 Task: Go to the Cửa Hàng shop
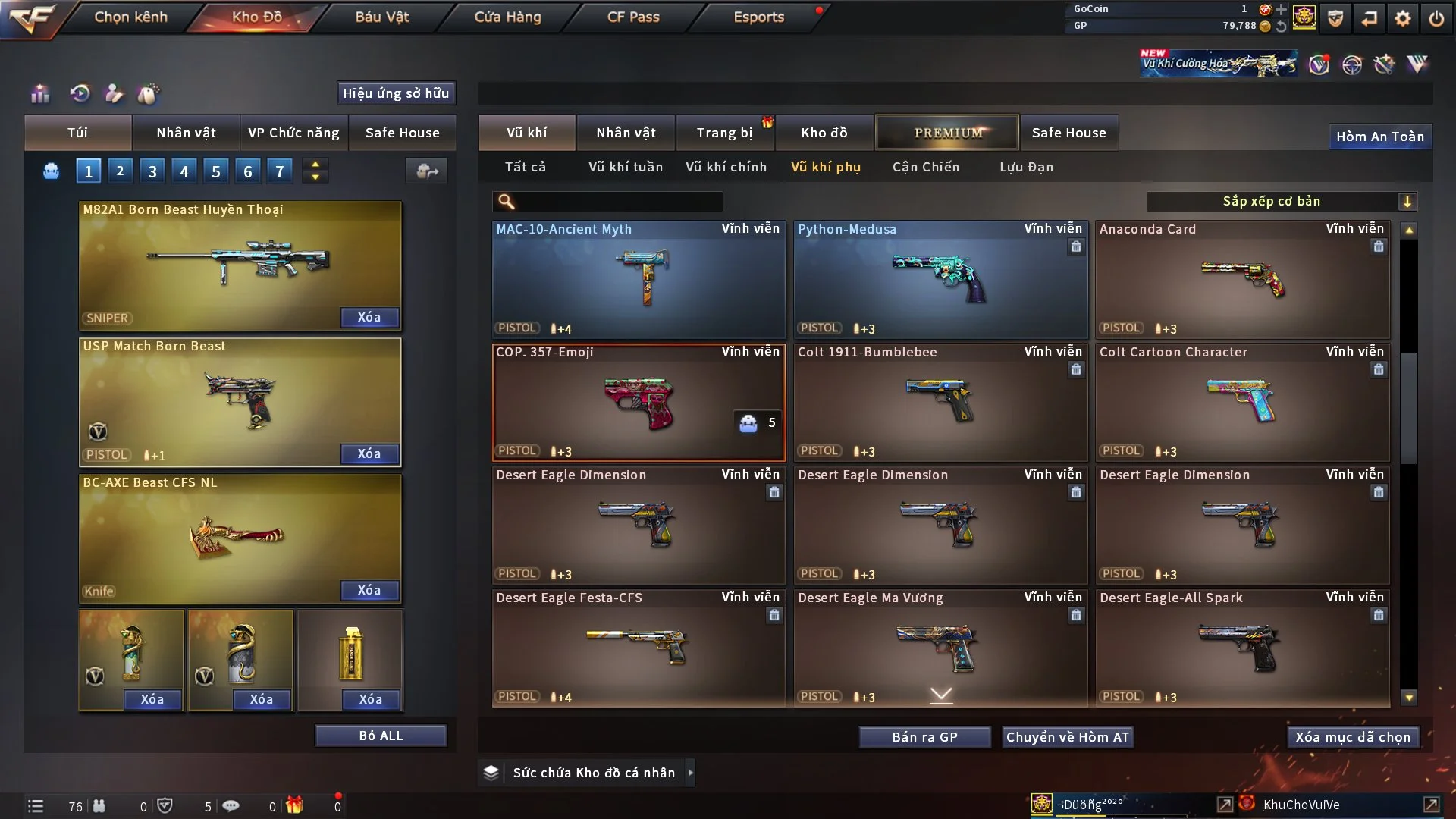[x=507, y=17]
